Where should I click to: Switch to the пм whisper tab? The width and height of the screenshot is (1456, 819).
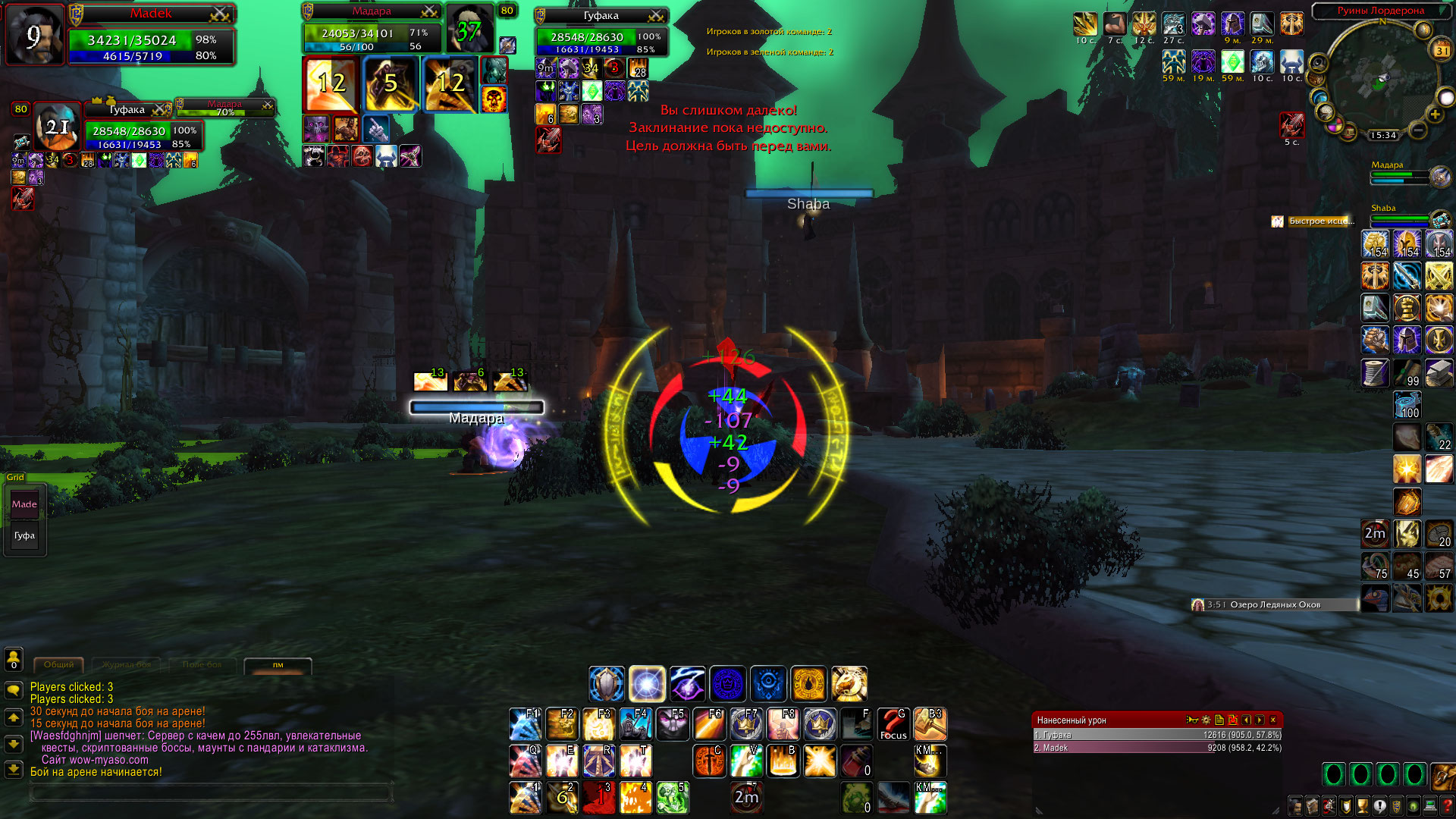278,665
